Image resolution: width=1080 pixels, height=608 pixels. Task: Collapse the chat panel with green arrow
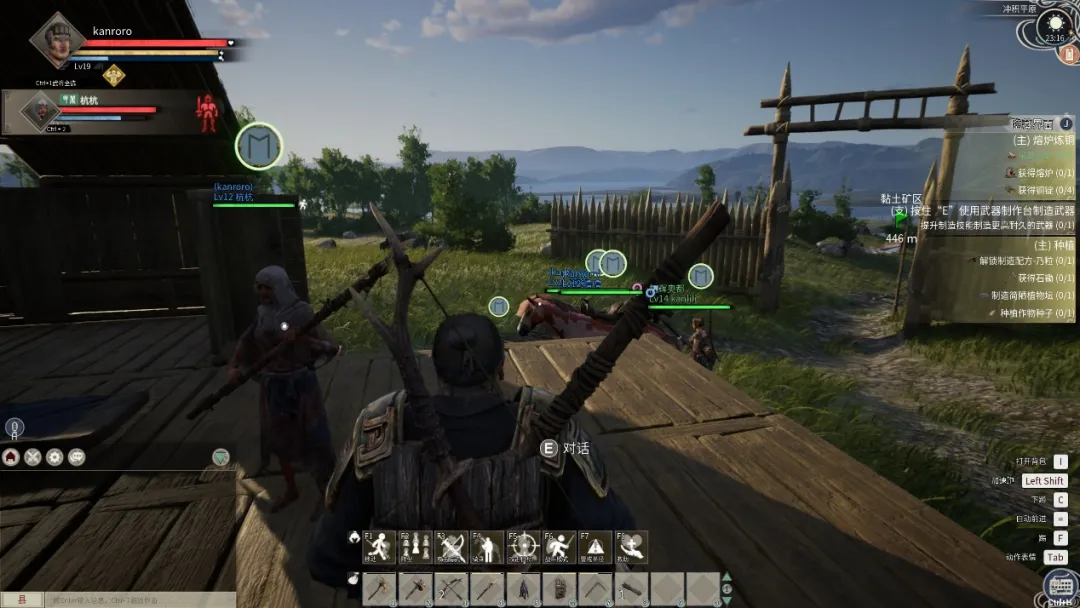[221, 457]
